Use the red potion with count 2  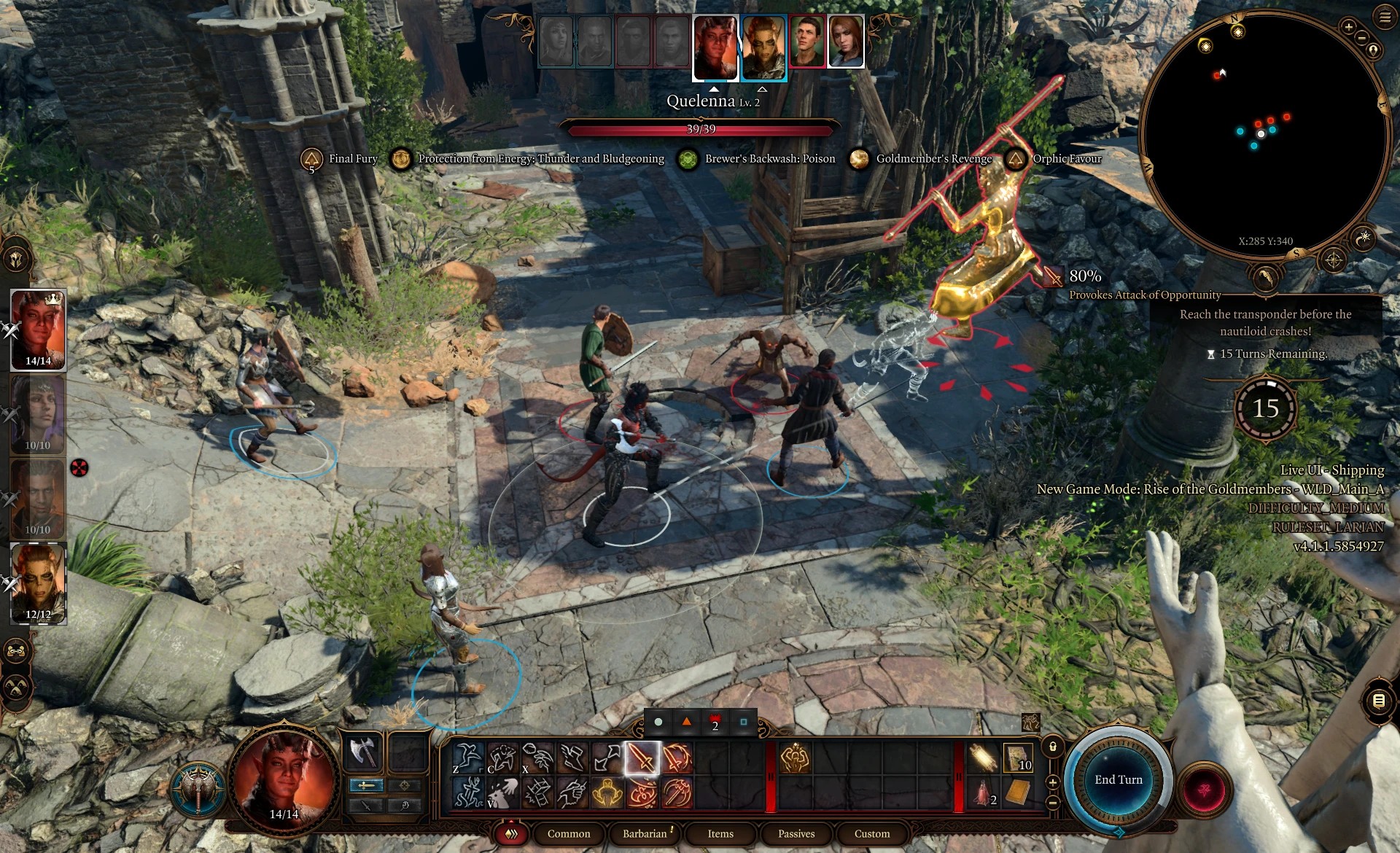tap(984, 793)
